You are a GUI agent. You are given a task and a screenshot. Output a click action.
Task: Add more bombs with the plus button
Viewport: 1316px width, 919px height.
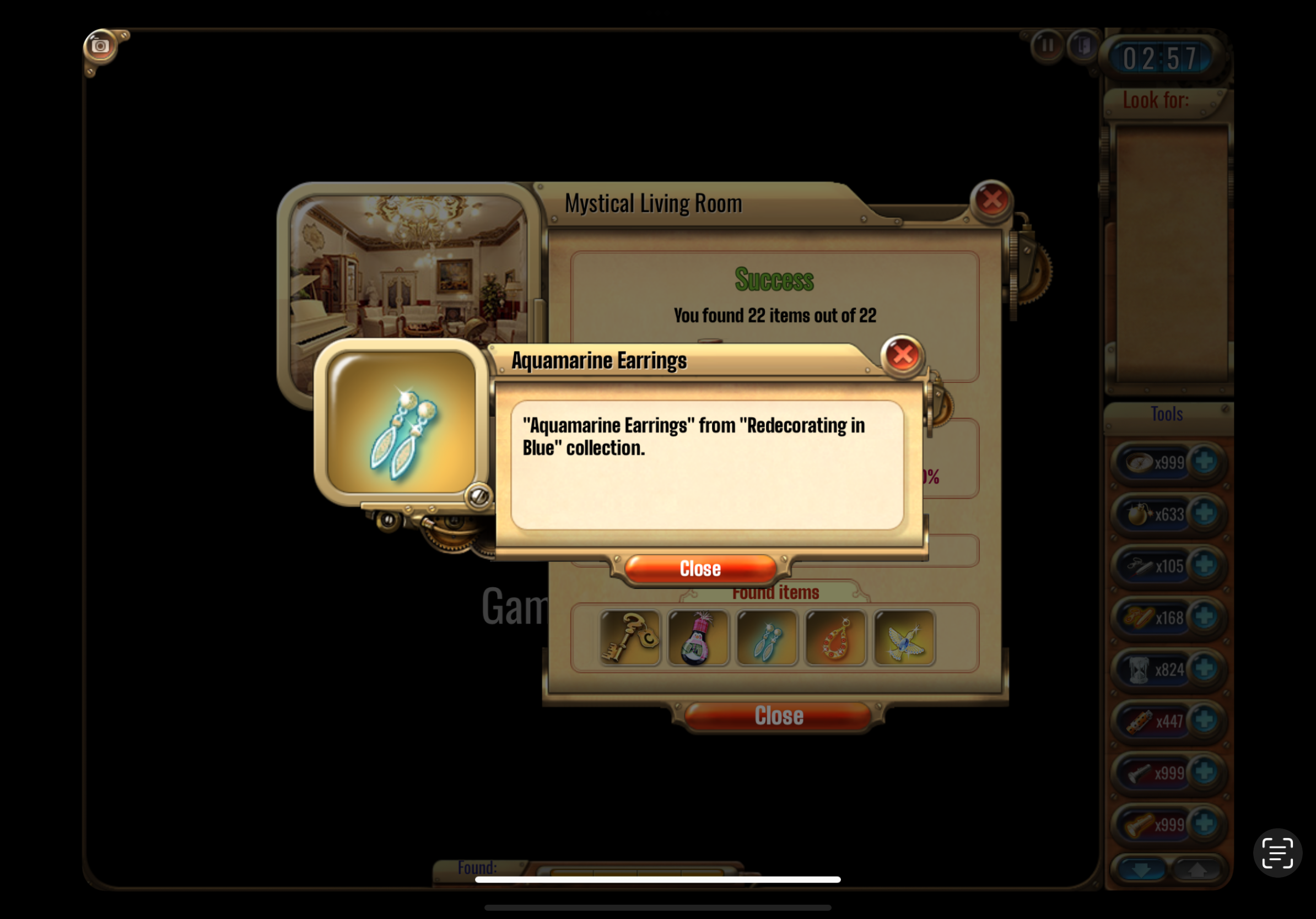[x=1204, y=513]
